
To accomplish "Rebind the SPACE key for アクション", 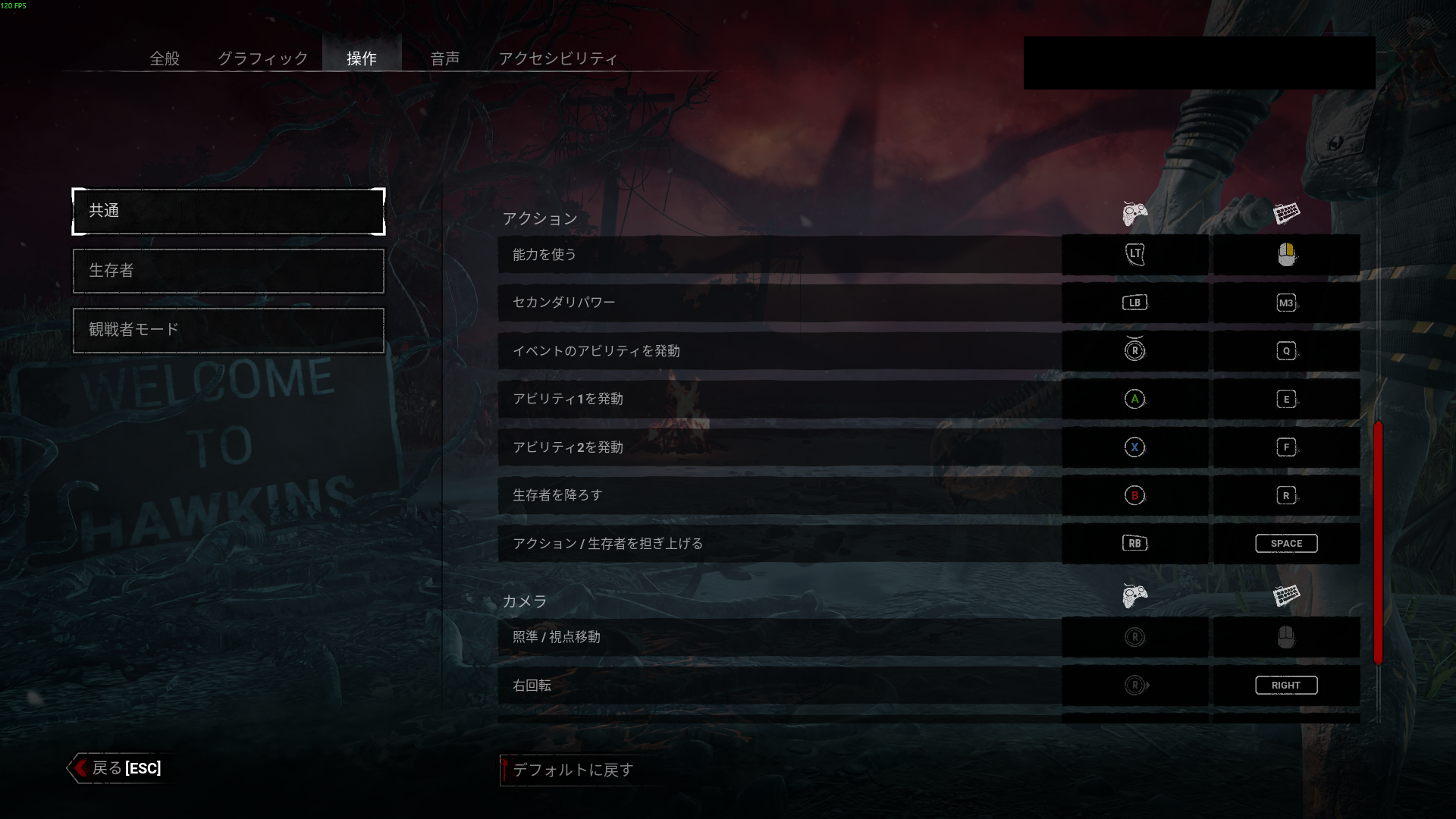I will click(1286, 544).
